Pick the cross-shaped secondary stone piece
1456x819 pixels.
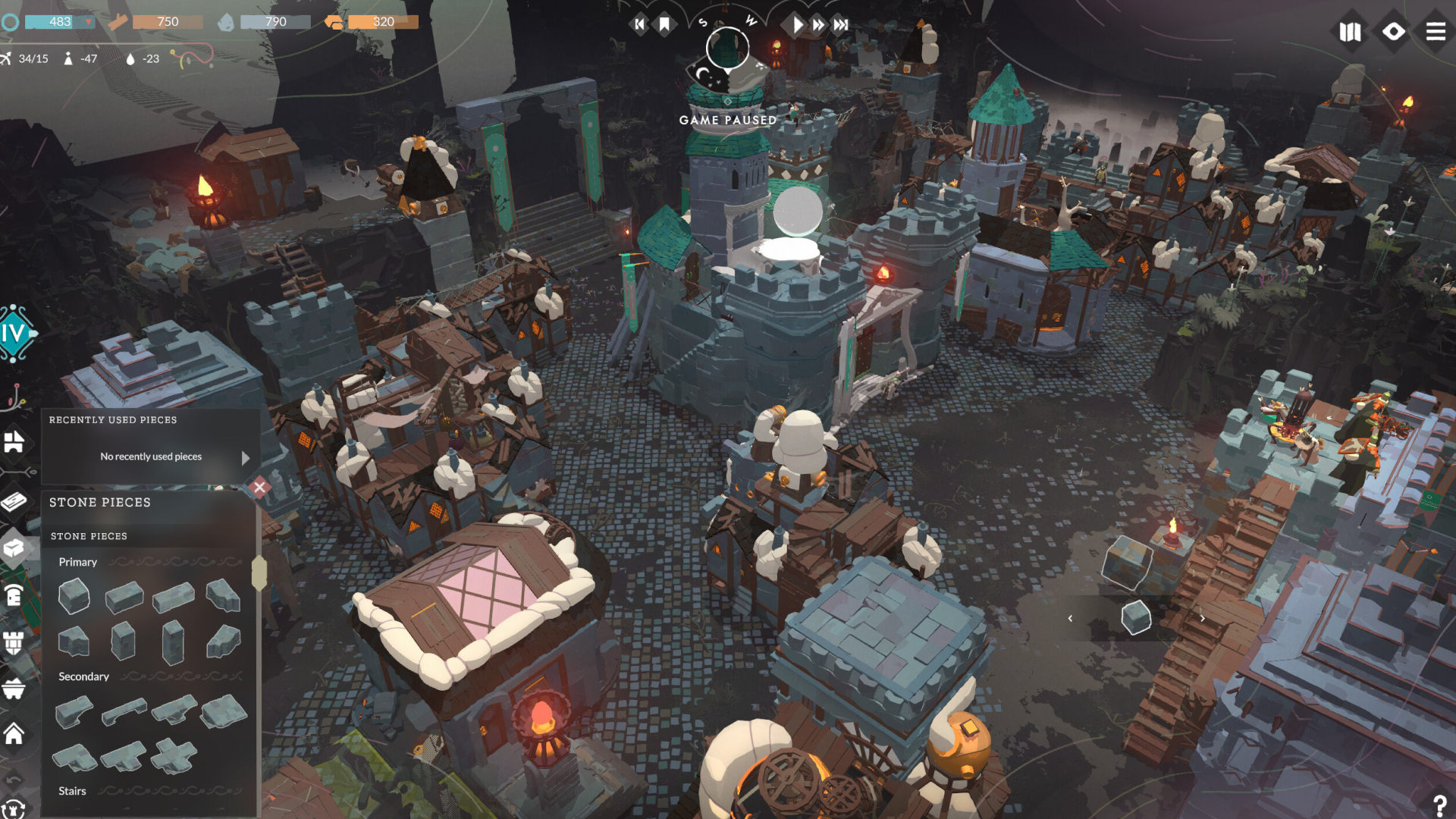[174, 756]
